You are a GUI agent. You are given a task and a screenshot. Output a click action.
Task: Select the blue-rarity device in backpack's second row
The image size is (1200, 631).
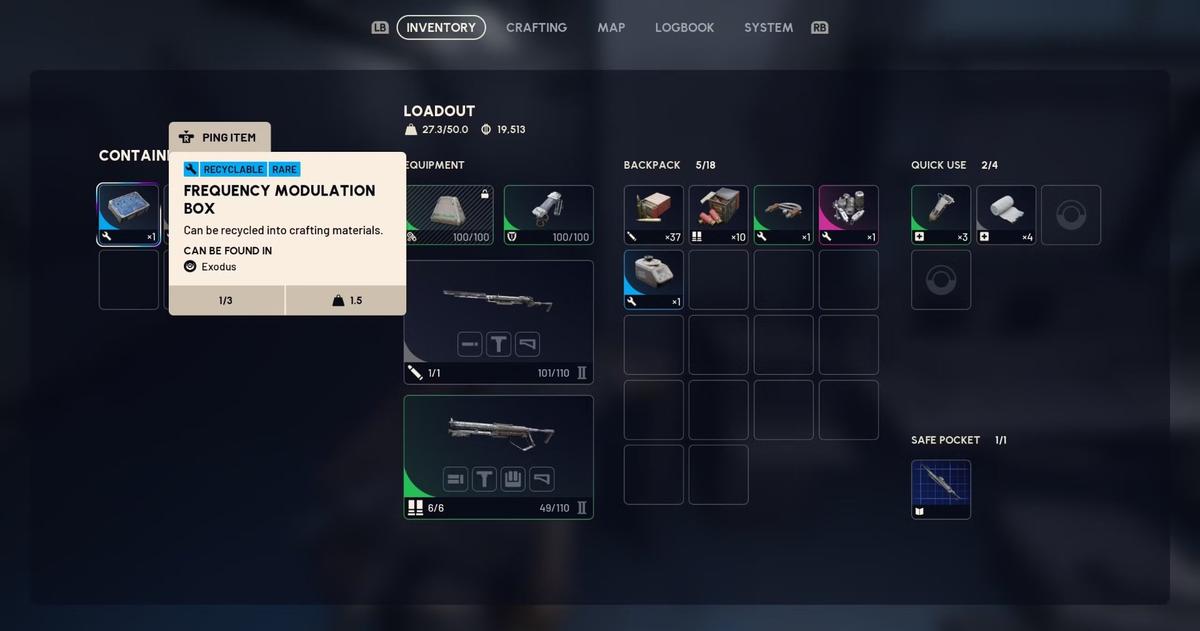(x=654, y=279)
